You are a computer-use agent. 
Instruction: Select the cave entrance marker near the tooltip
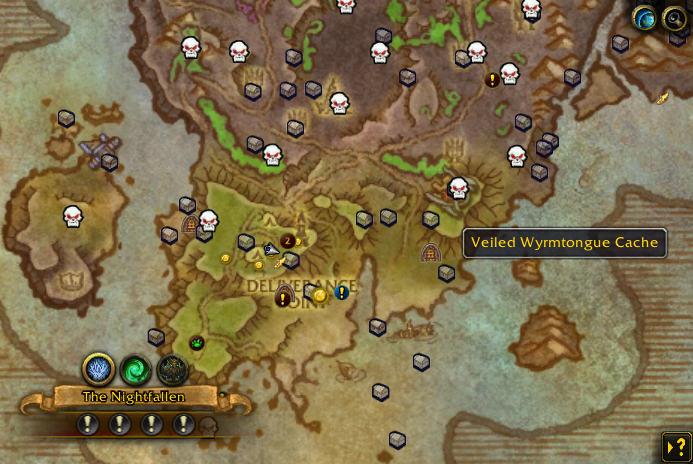(431, 252)
